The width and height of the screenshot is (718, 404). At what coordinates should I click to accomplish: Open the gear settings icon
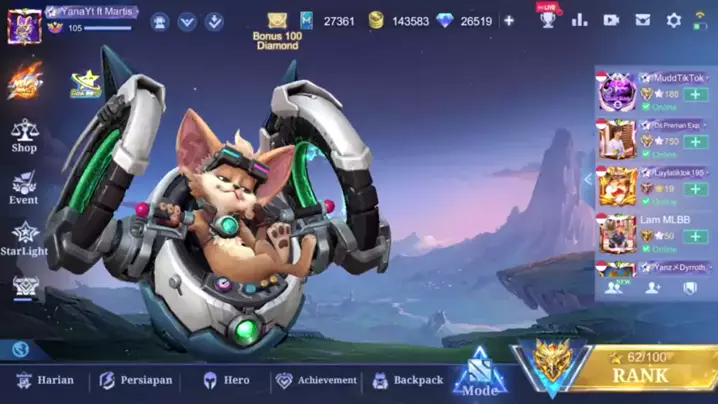coord(674,20)
